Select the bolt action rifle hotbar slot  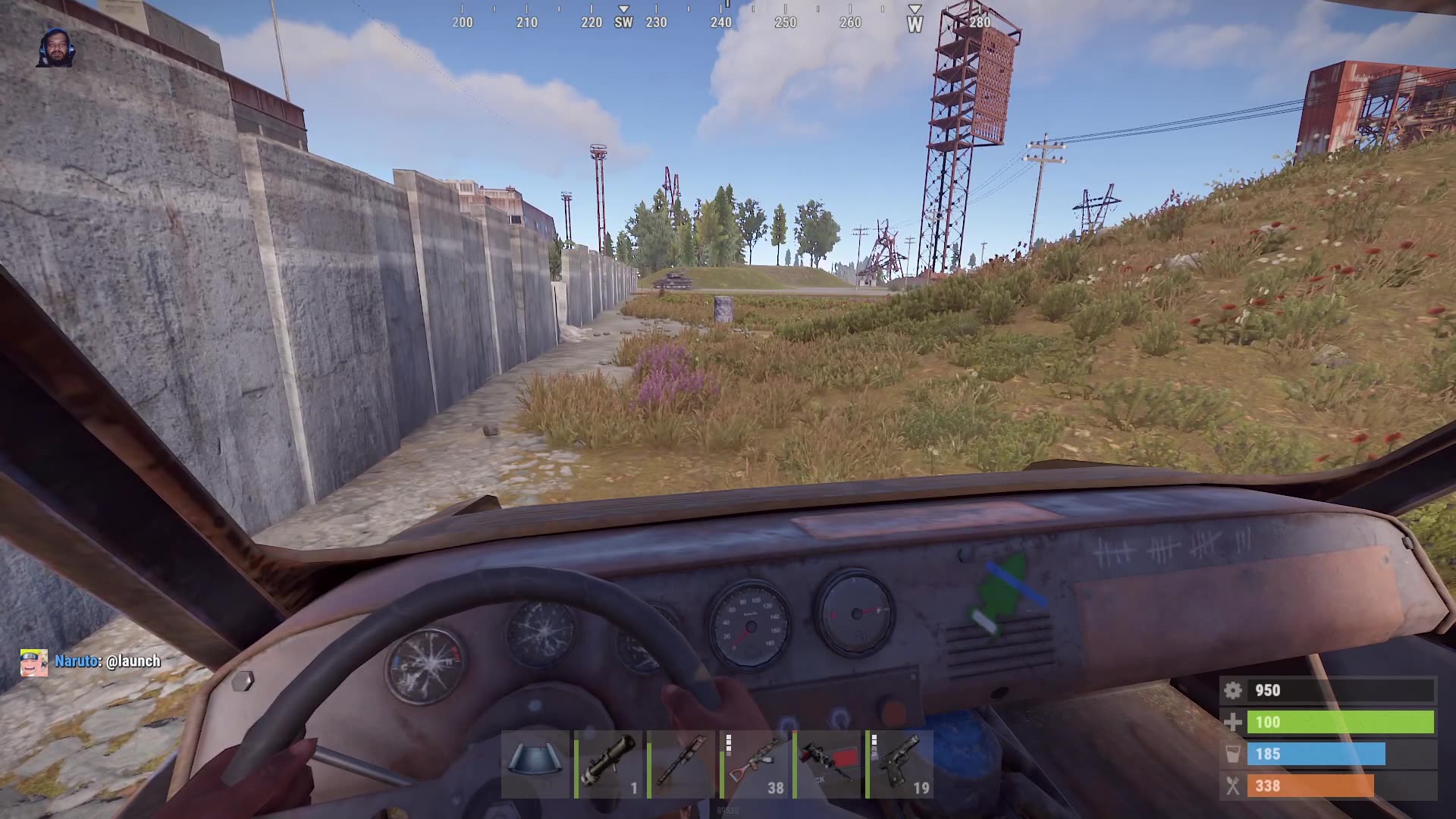pos(681,766)
